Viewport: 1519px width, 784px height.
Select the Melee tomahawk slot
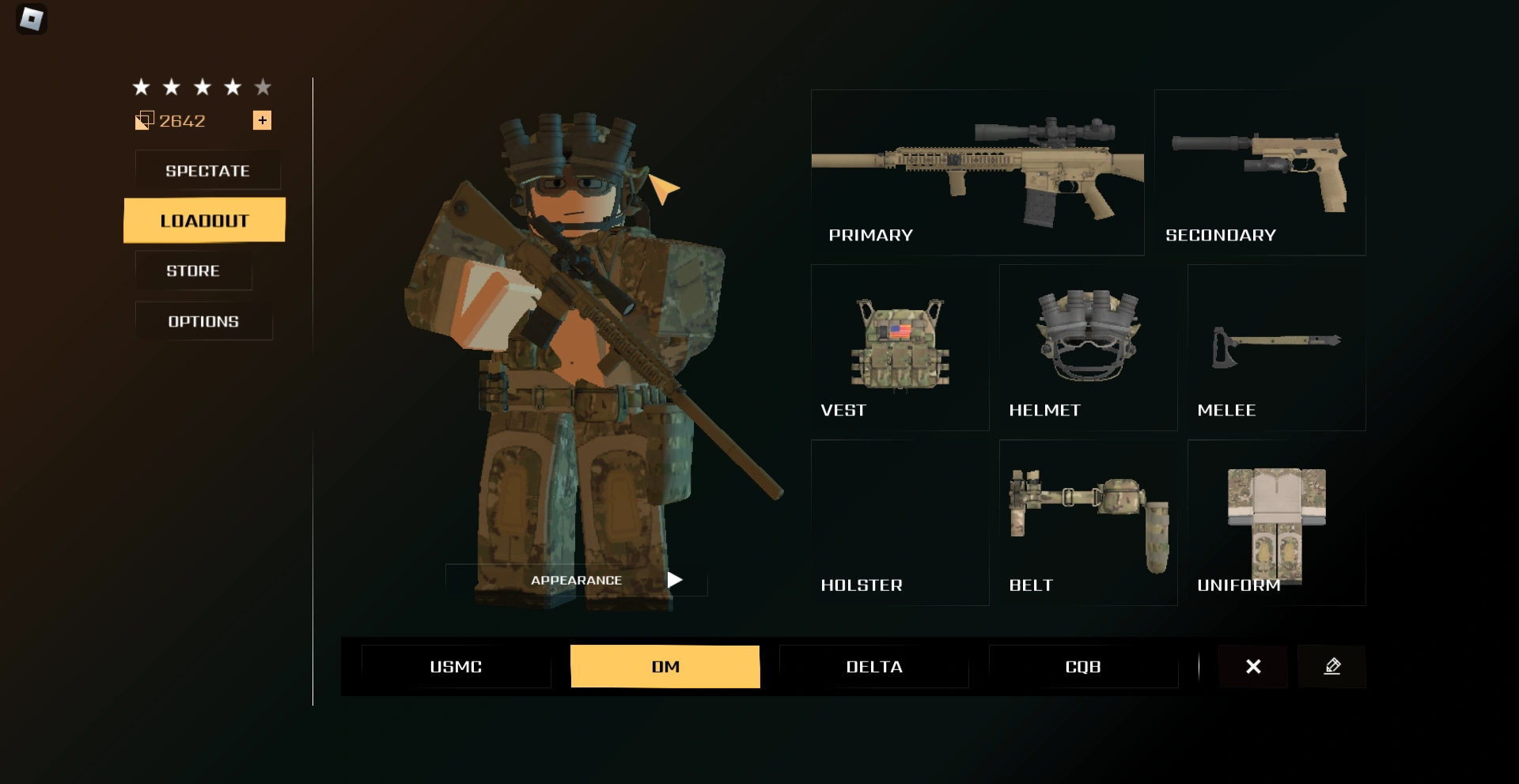coord(1275,344)
